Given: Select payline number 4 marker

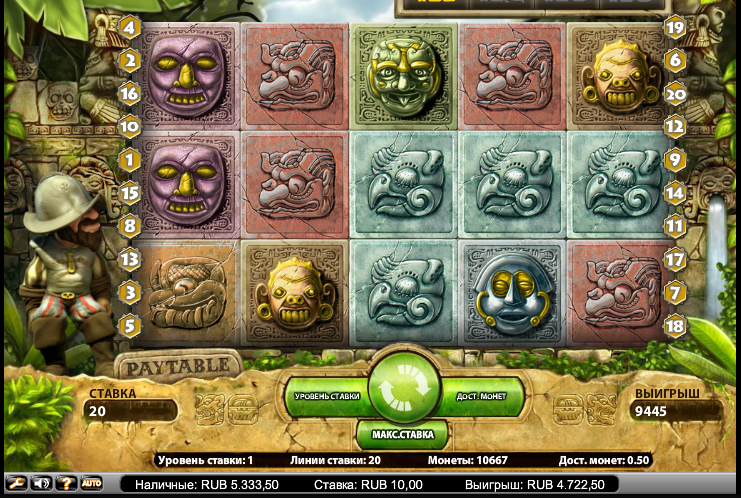Looking at the screenshot, I should (x=129, y=27).
